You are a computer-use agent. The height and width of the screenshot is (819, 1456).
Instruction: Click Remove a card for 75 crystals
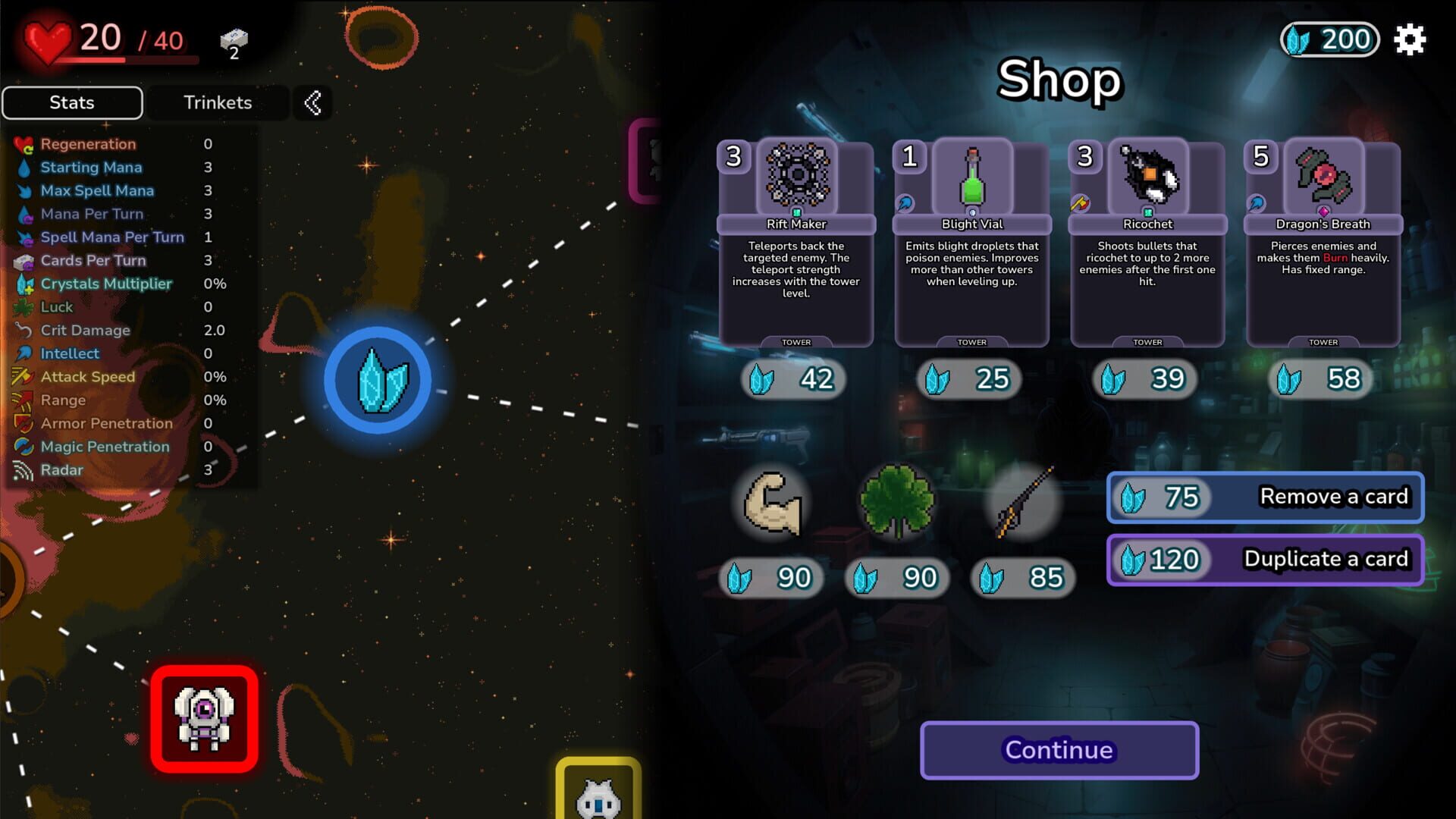pos(1265,497)
